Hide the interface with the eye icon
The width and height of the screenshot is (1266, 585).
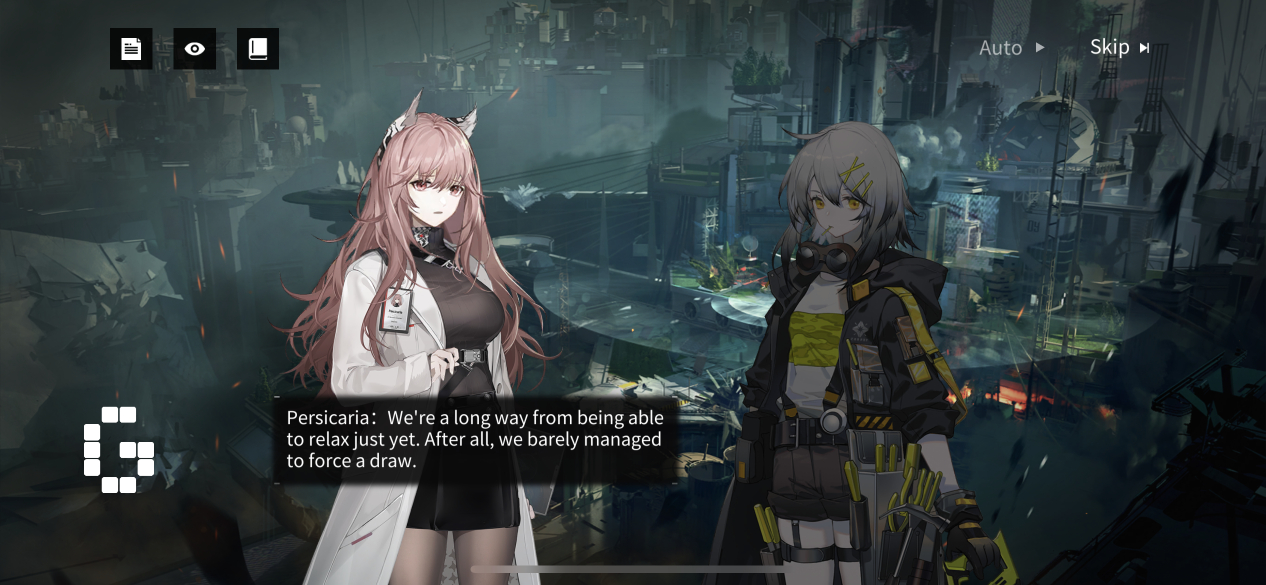(195, 49)
